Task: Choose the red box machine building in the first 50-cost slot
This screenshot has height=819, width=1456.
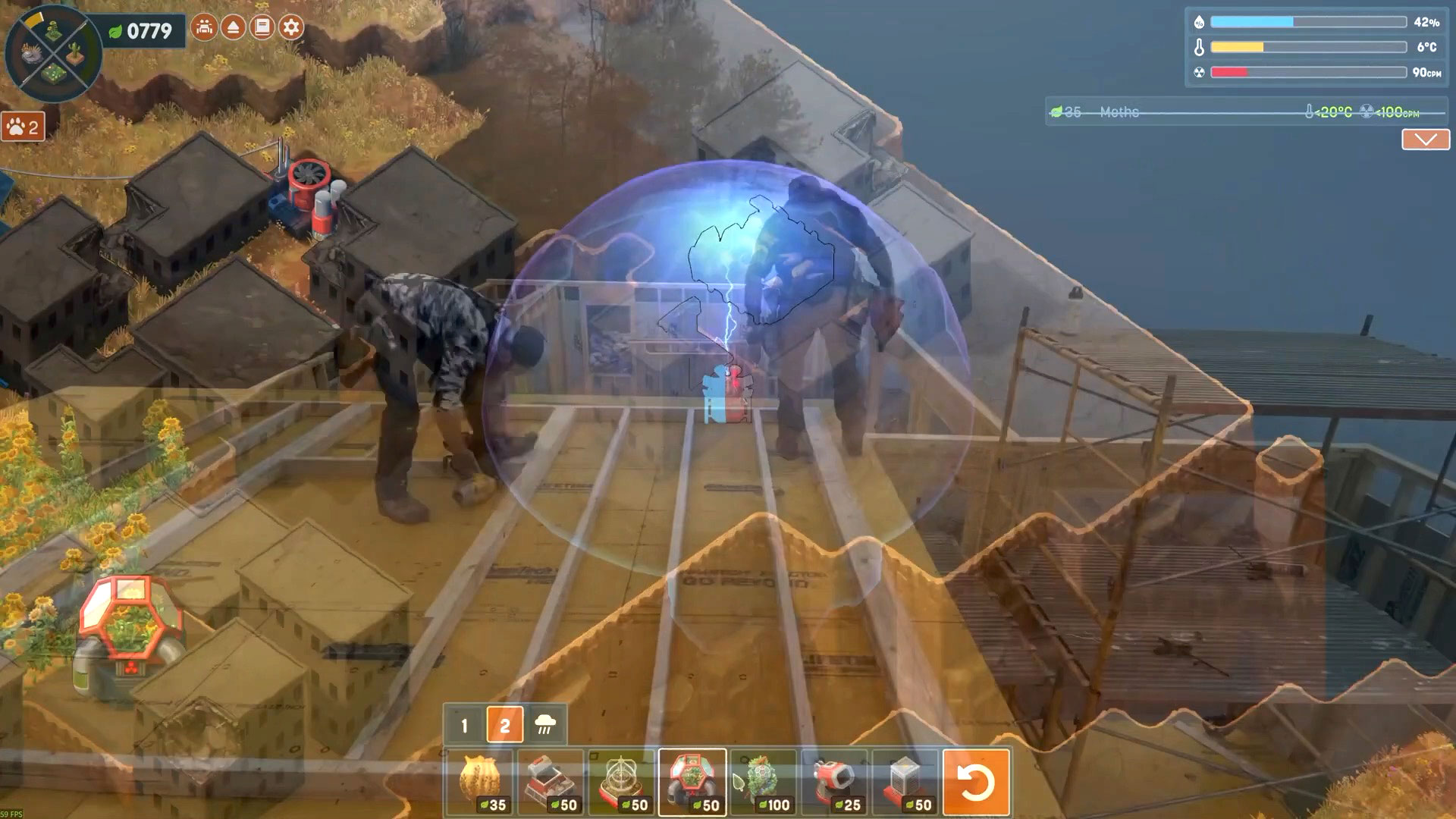Action: [551, 782]
